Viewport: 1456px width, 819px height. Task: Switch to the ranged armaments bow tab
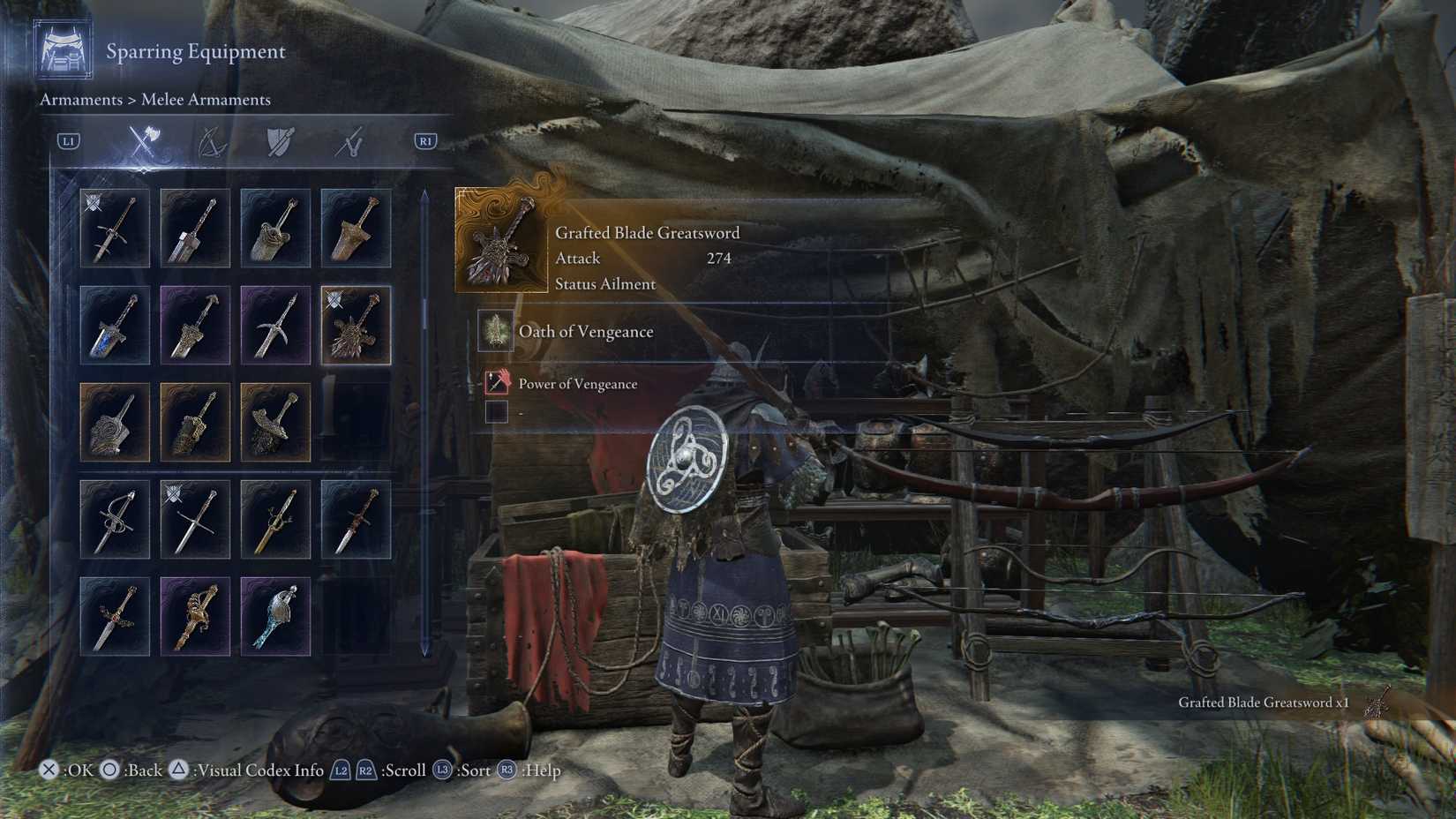click(212, 141)
